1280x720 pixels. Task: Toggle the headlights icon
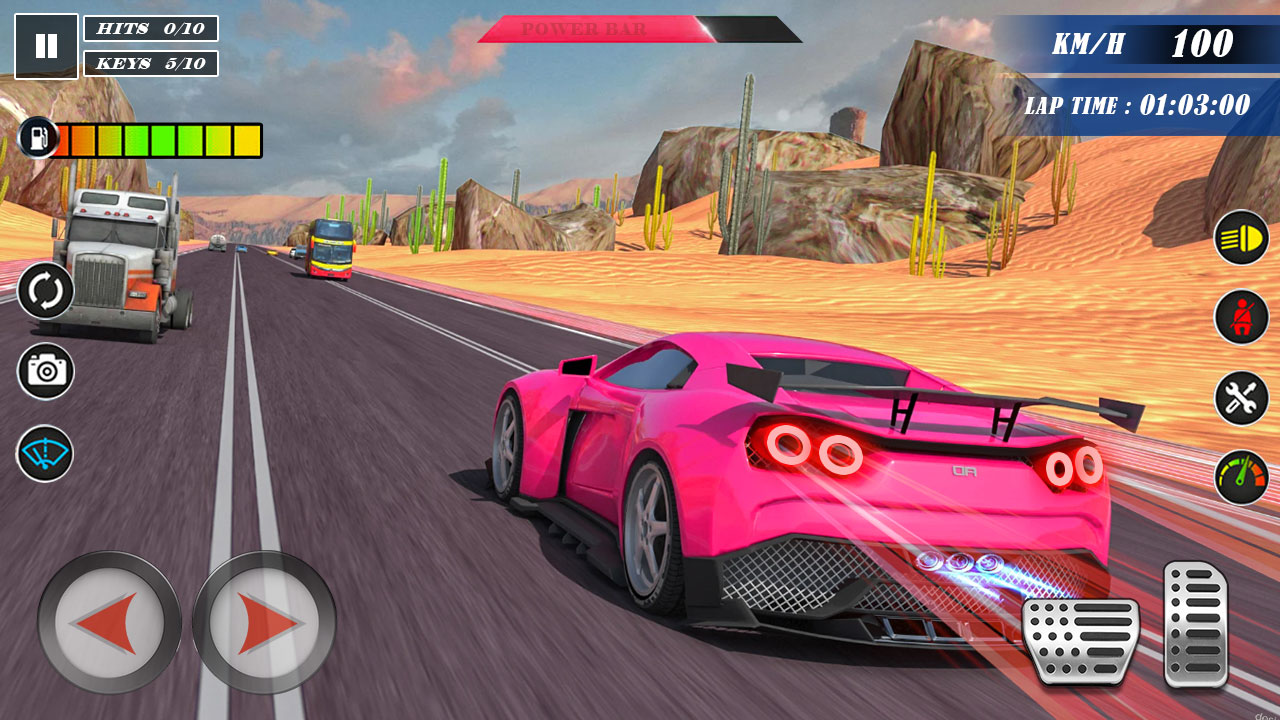click(1240, 237)
